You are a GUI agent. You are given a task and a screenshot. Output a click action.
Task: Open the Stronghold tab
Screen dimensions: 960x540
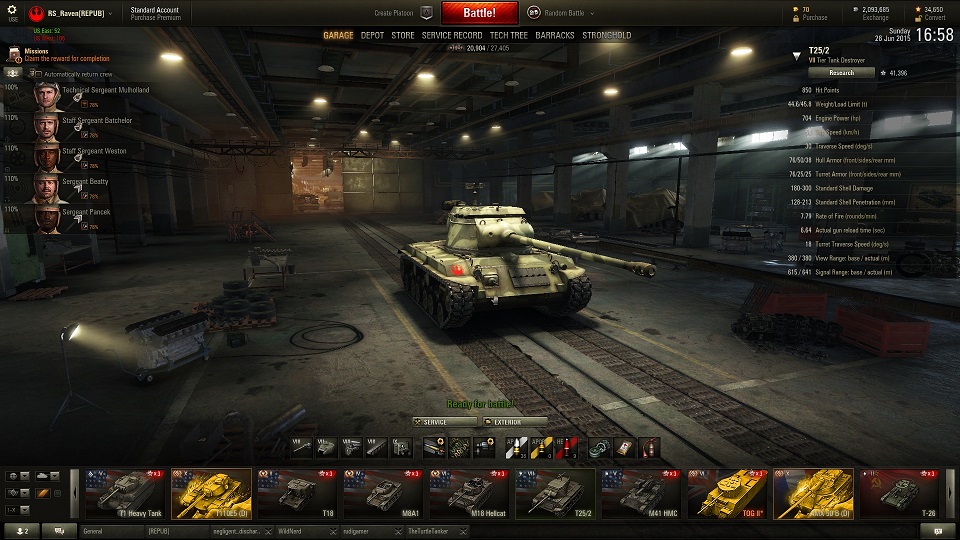[607, 35]
